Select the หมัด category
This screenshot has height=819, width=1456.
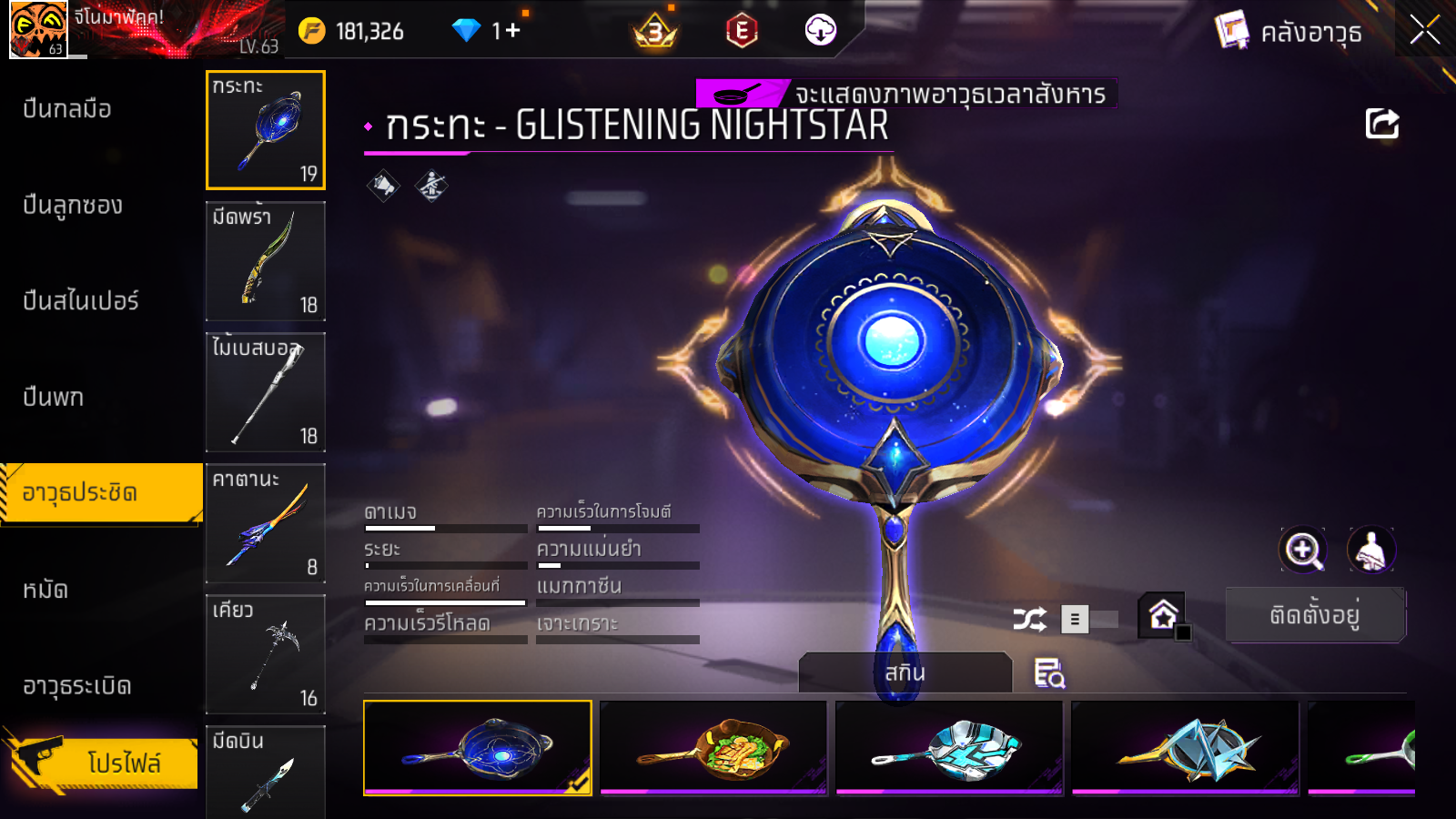point(45,590)
